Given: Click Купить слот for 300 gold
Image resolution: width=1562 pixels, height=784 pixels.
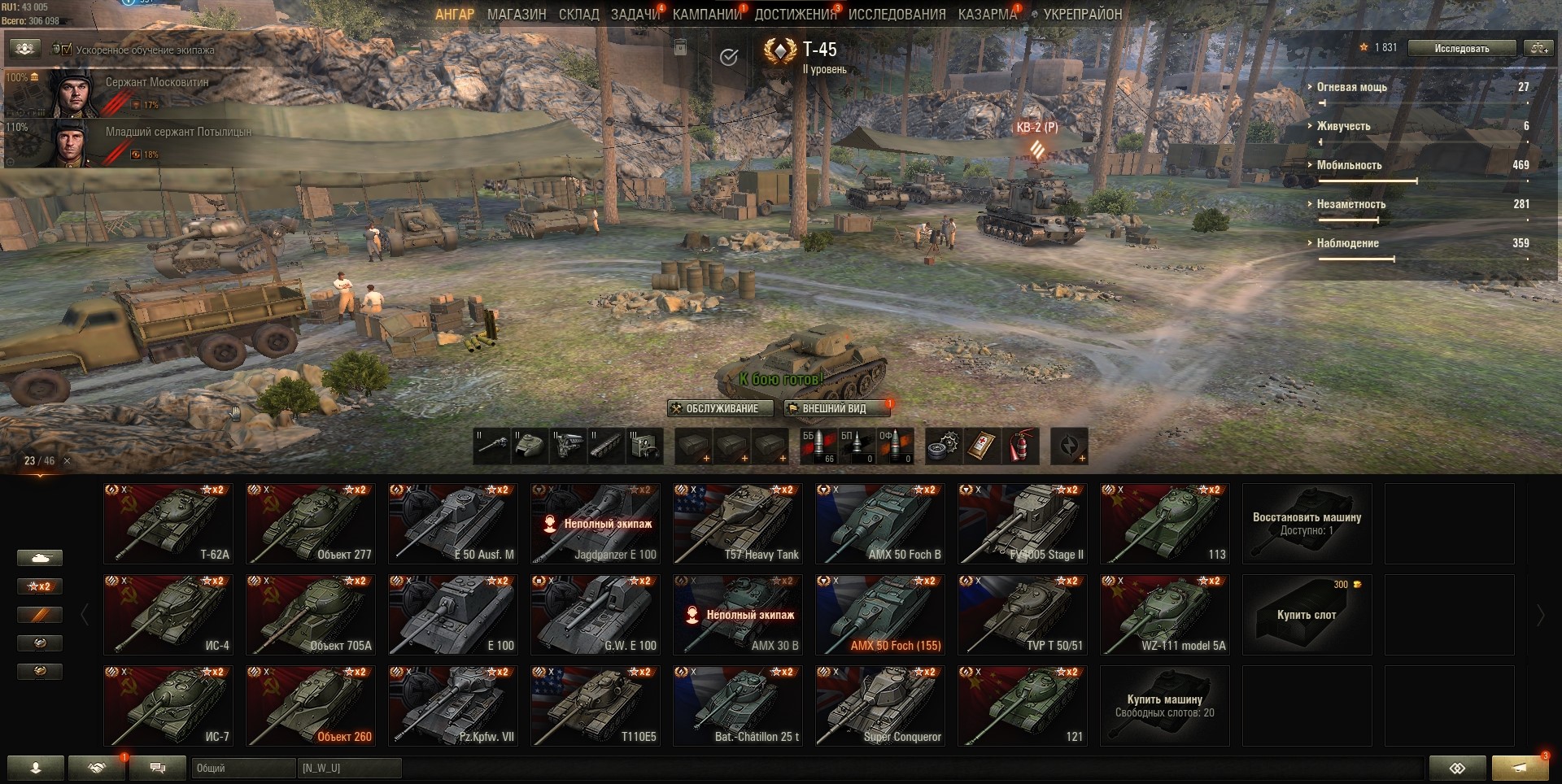Looking at the screenshot, I should click(x=1307, y=615).
